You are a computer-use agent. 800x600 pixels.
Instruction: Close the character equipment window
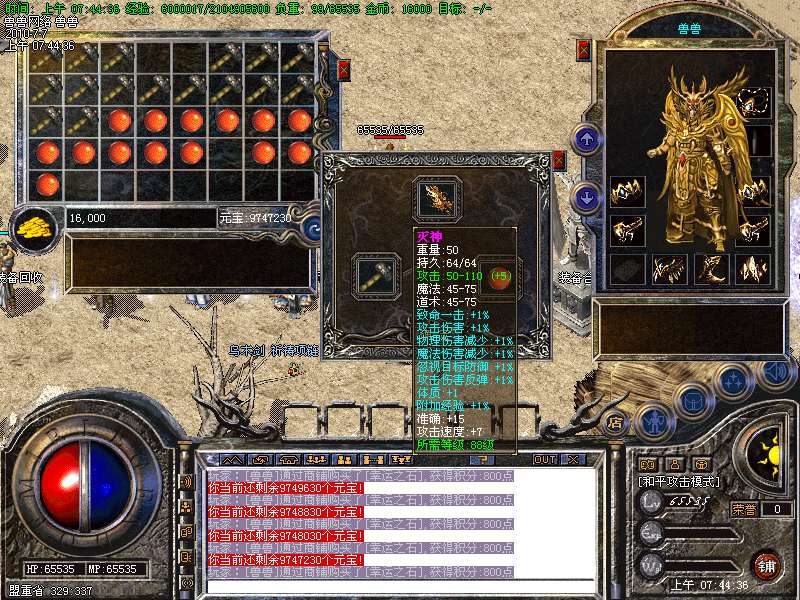pyautogui.click(x=584, y=50)
